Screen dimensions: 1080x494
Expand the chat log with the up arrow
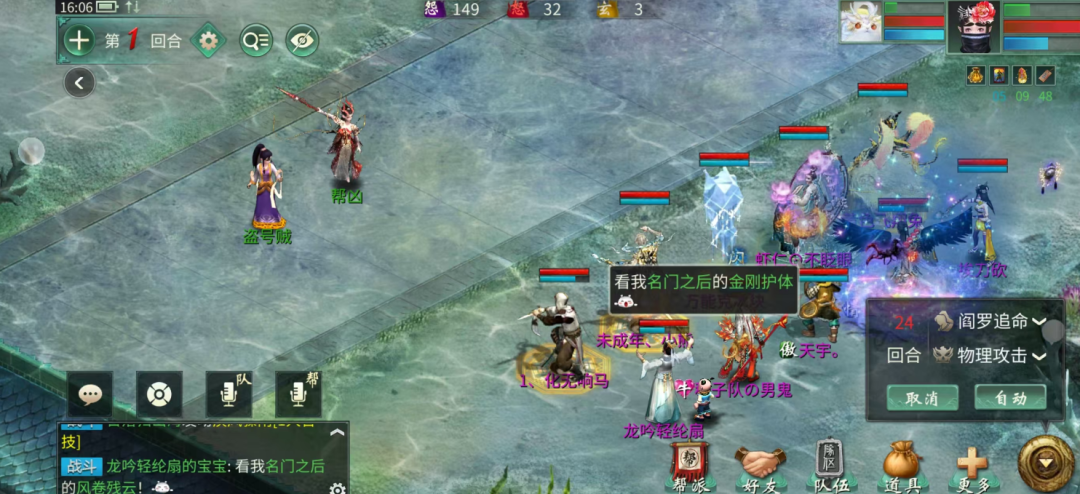(x=337, y=433)
